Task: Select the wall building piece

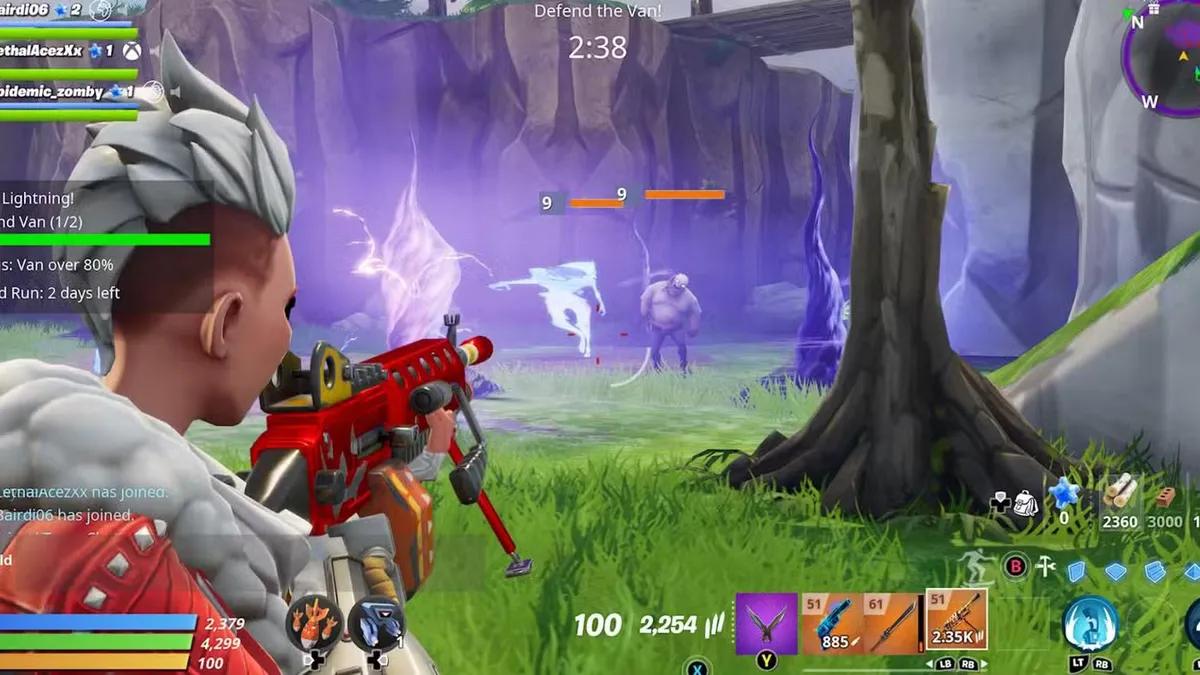Action: (x=1076, y=571)
